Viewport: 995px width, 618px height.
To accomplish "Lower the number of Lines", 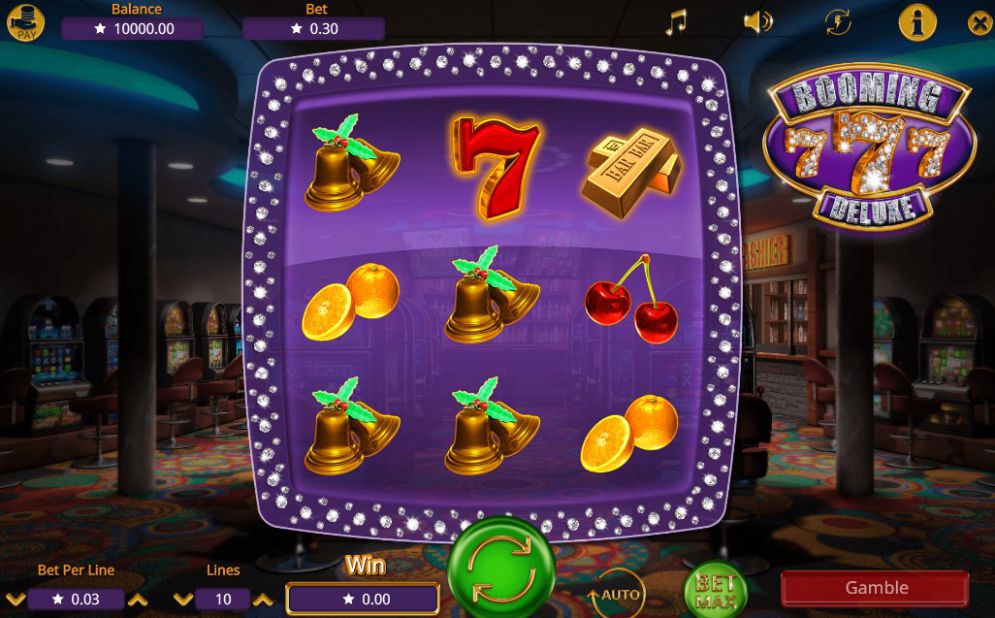I will pyautogui.click(x=182, y=599).
